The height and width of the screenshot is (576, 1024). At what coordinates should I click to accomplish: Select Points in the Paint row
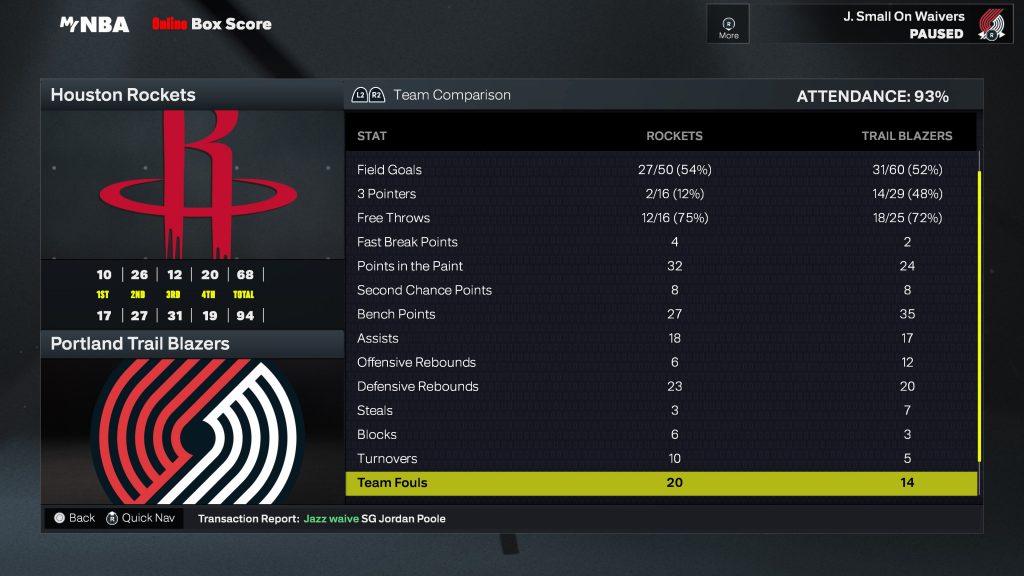point(660,266)
